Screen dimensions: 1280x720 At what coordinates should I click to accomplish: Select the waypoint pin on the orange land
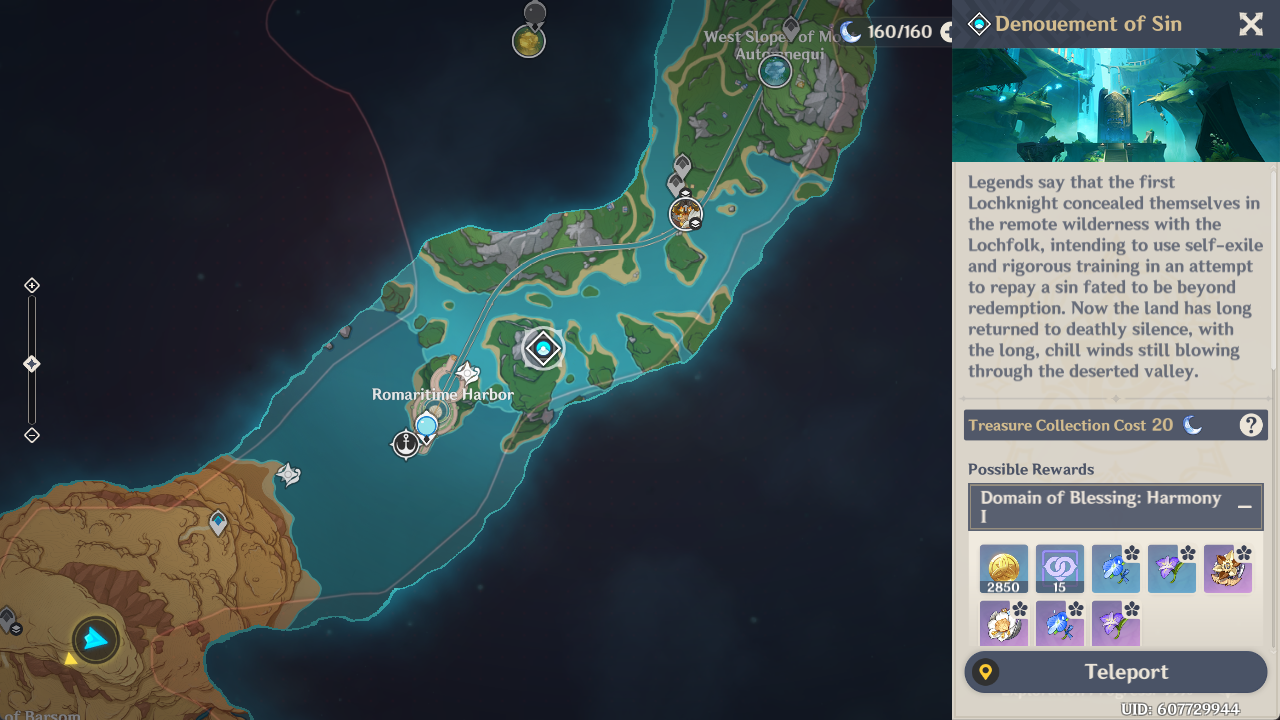click(218, 522)
